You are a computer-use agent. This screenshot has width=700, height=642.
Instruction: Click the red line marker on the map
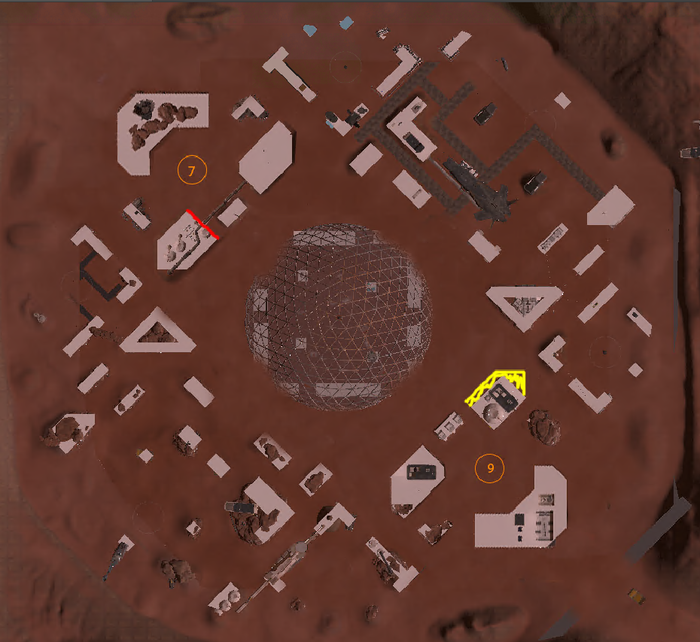coord(203,224)
